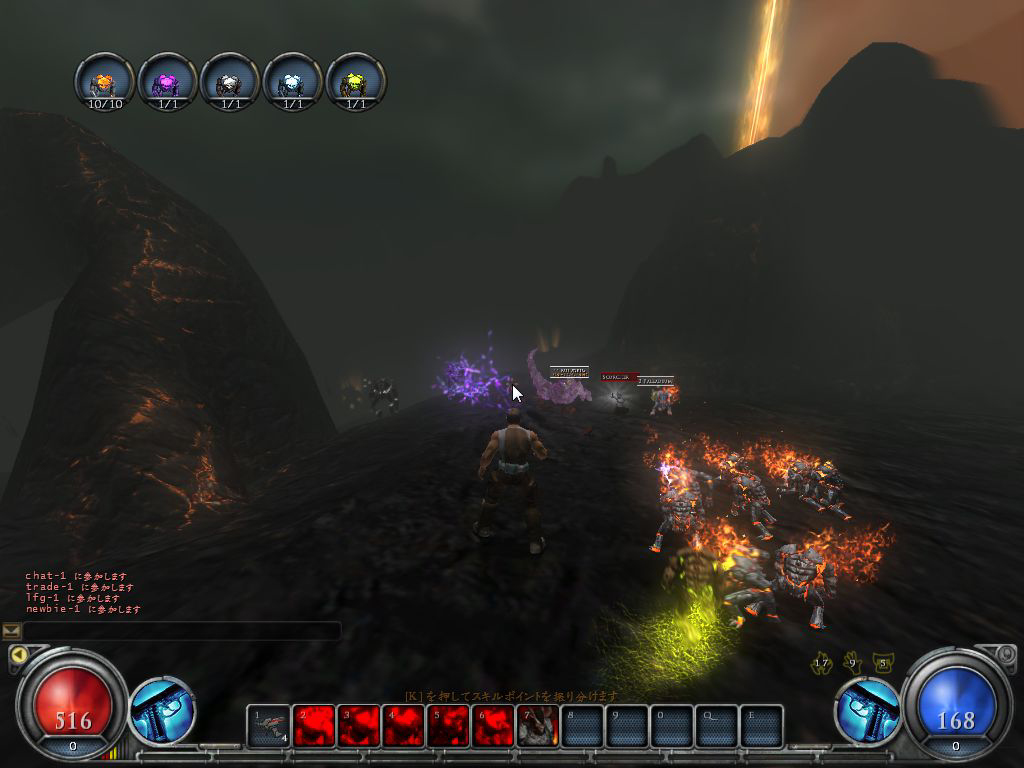Select the white minion portrait
The image size is (1024, 768).
pyautogui.click(x=230, y=82)
